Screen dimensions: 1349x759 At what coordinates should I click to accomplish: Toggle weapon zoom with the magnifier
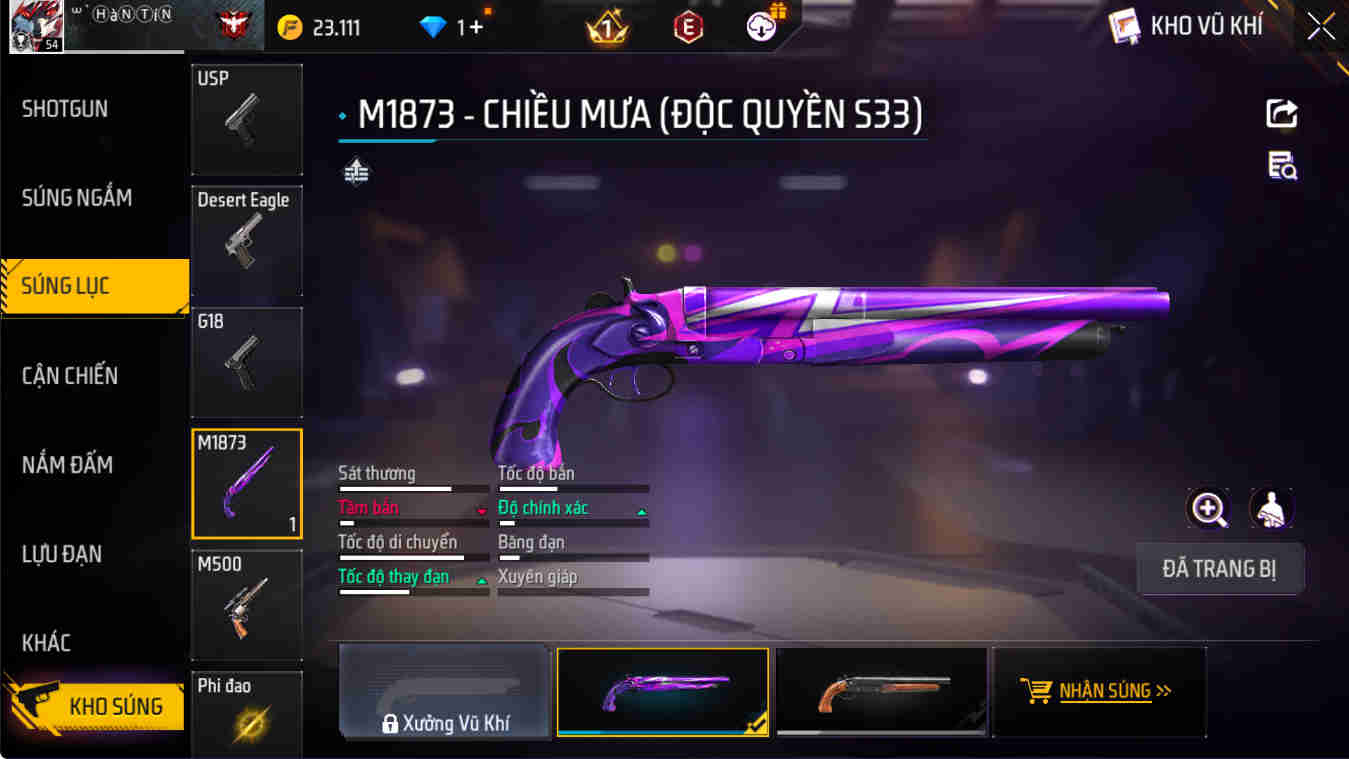(1210, 509)
